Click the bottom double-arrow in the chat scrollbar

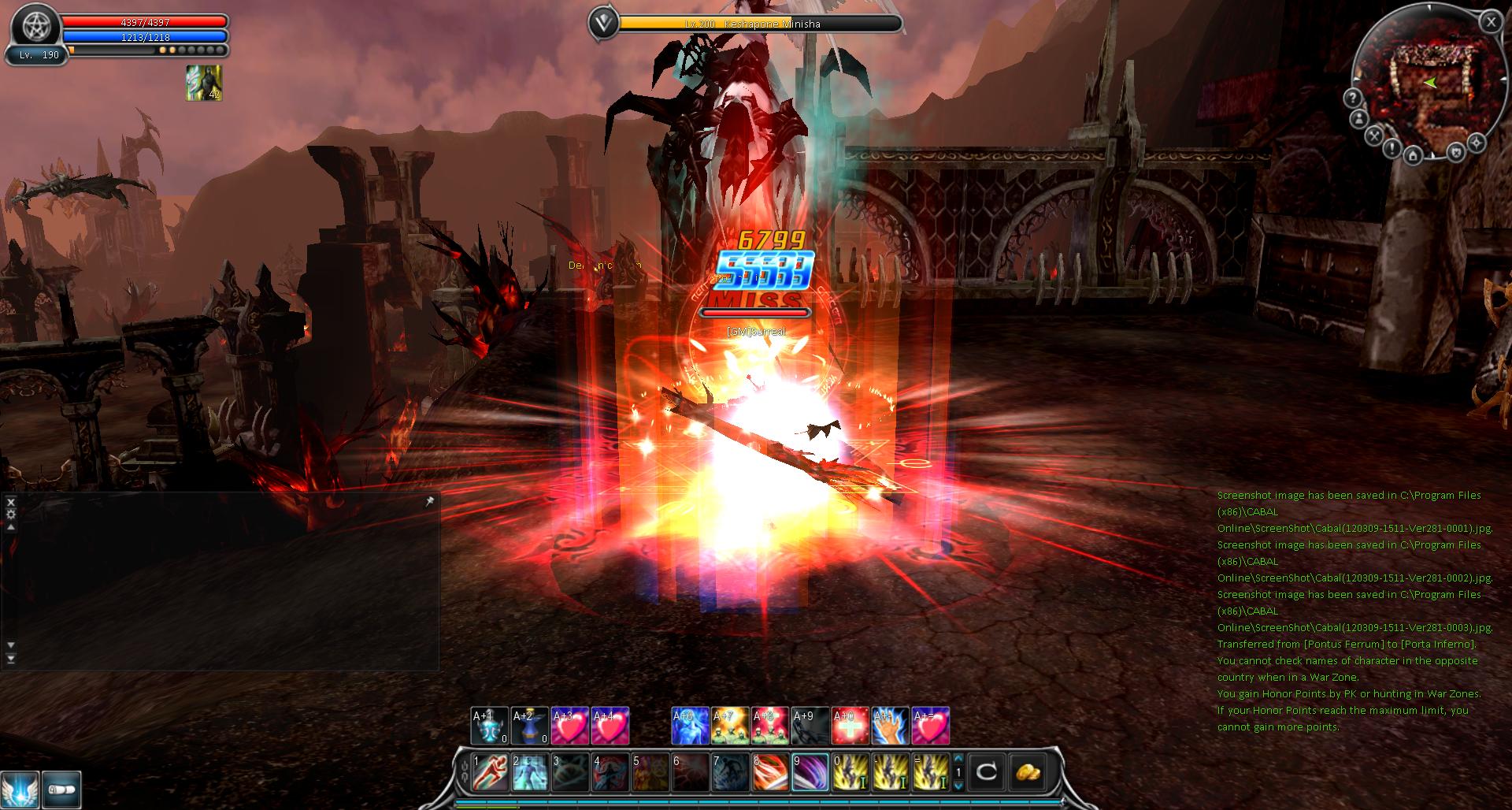[10, 660]
